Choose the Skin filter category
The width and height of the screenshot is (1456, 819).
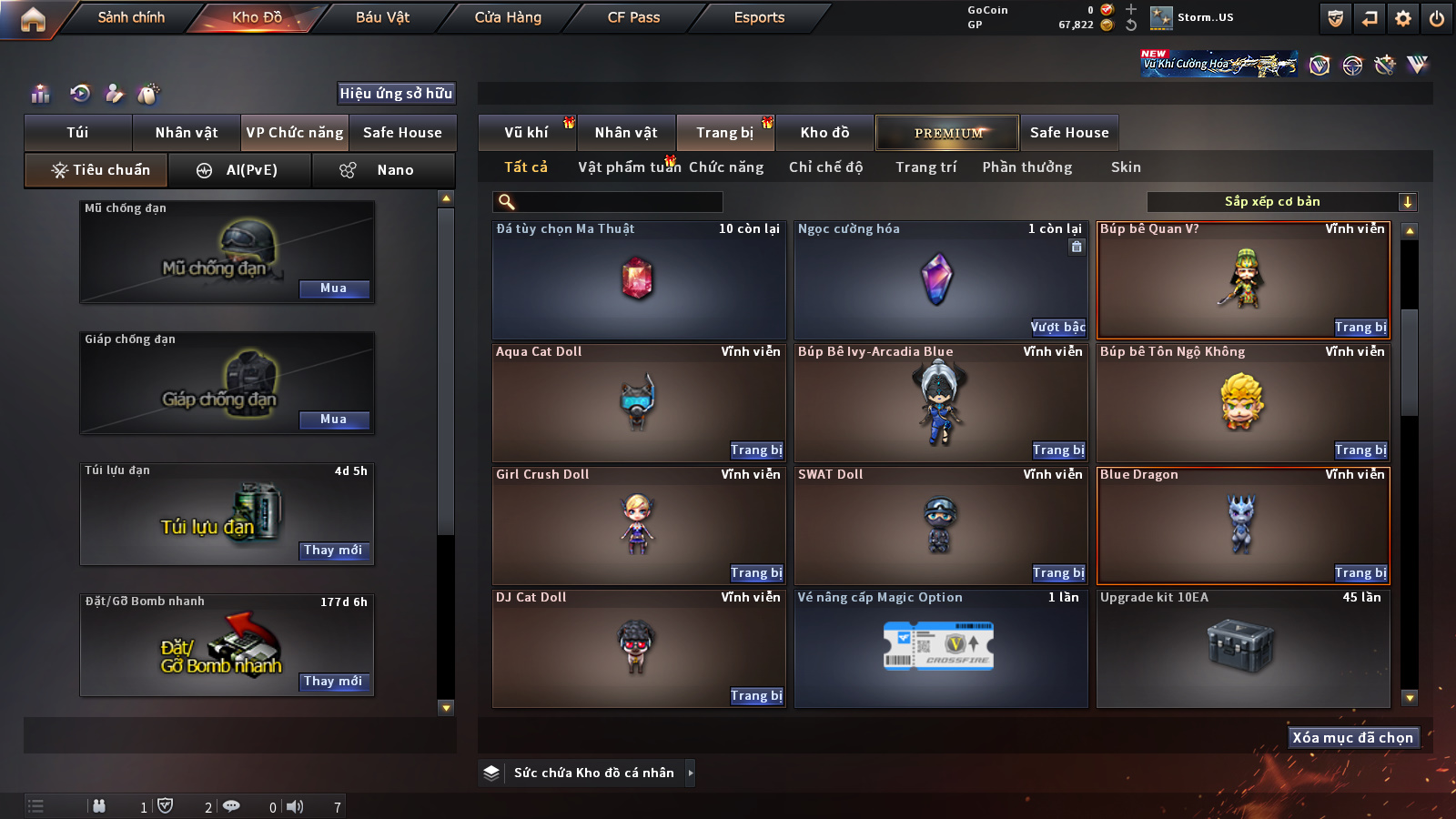click(1126, 167)
